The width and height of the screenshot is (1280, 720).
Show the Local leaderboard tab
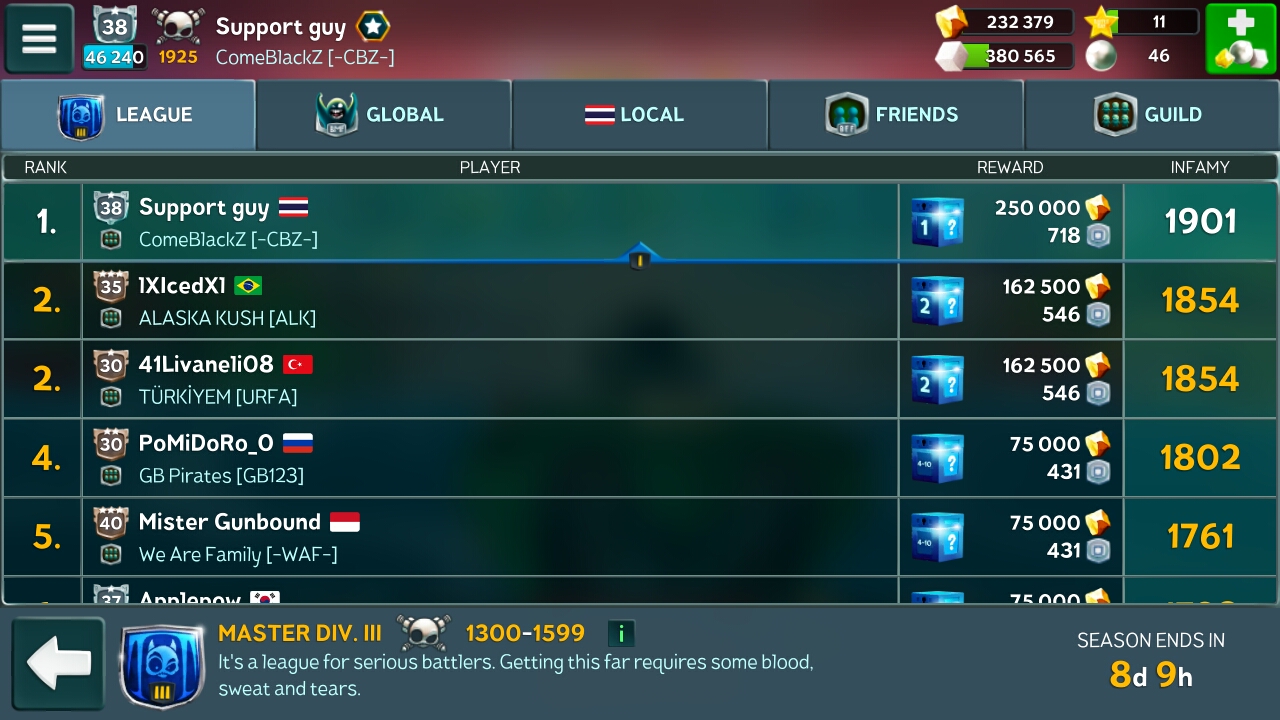click(640, 115)
